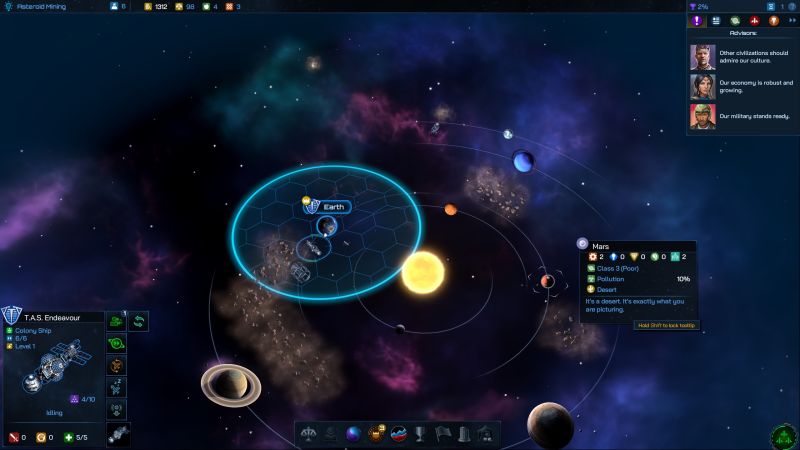Open the crown icon with notification badge

click(x=376, y=434)
